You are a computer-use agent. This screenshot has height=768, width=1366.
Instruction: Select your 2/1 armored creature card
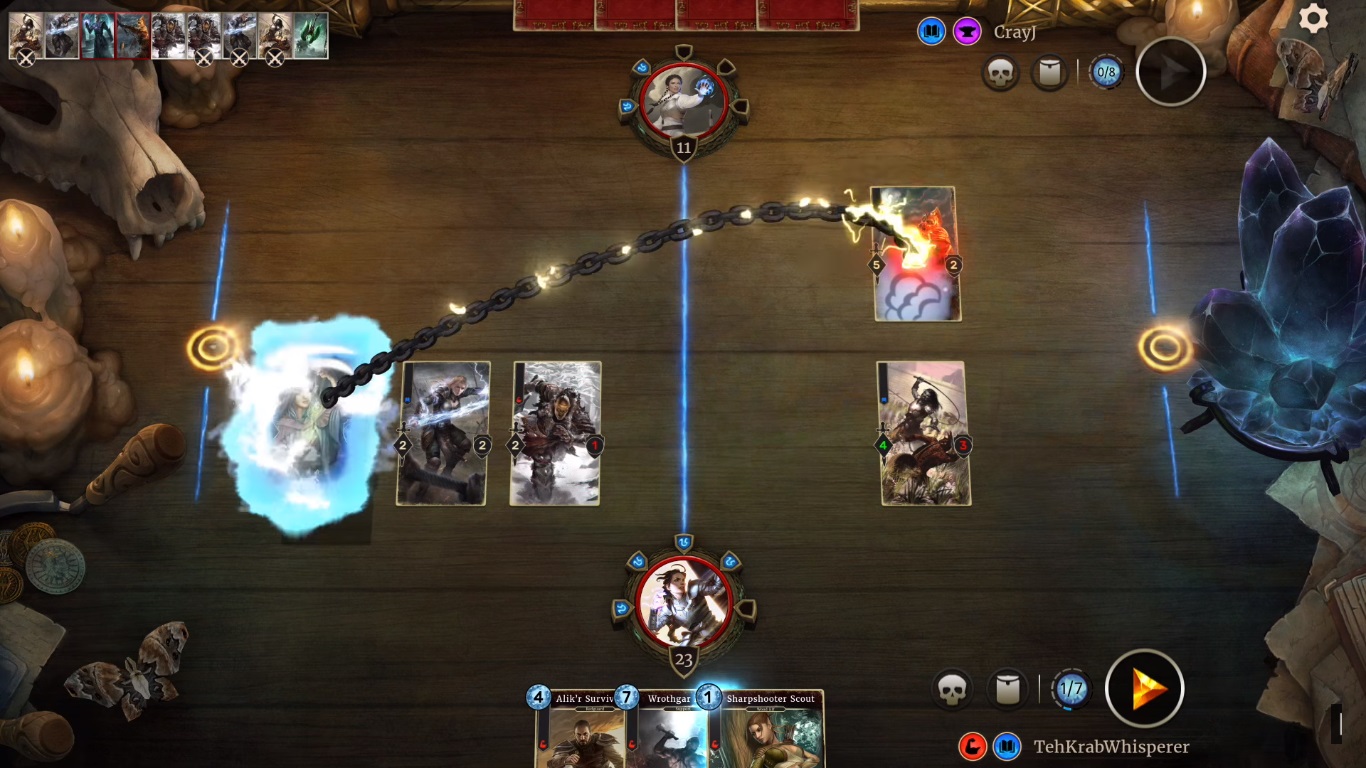[555, 433]
